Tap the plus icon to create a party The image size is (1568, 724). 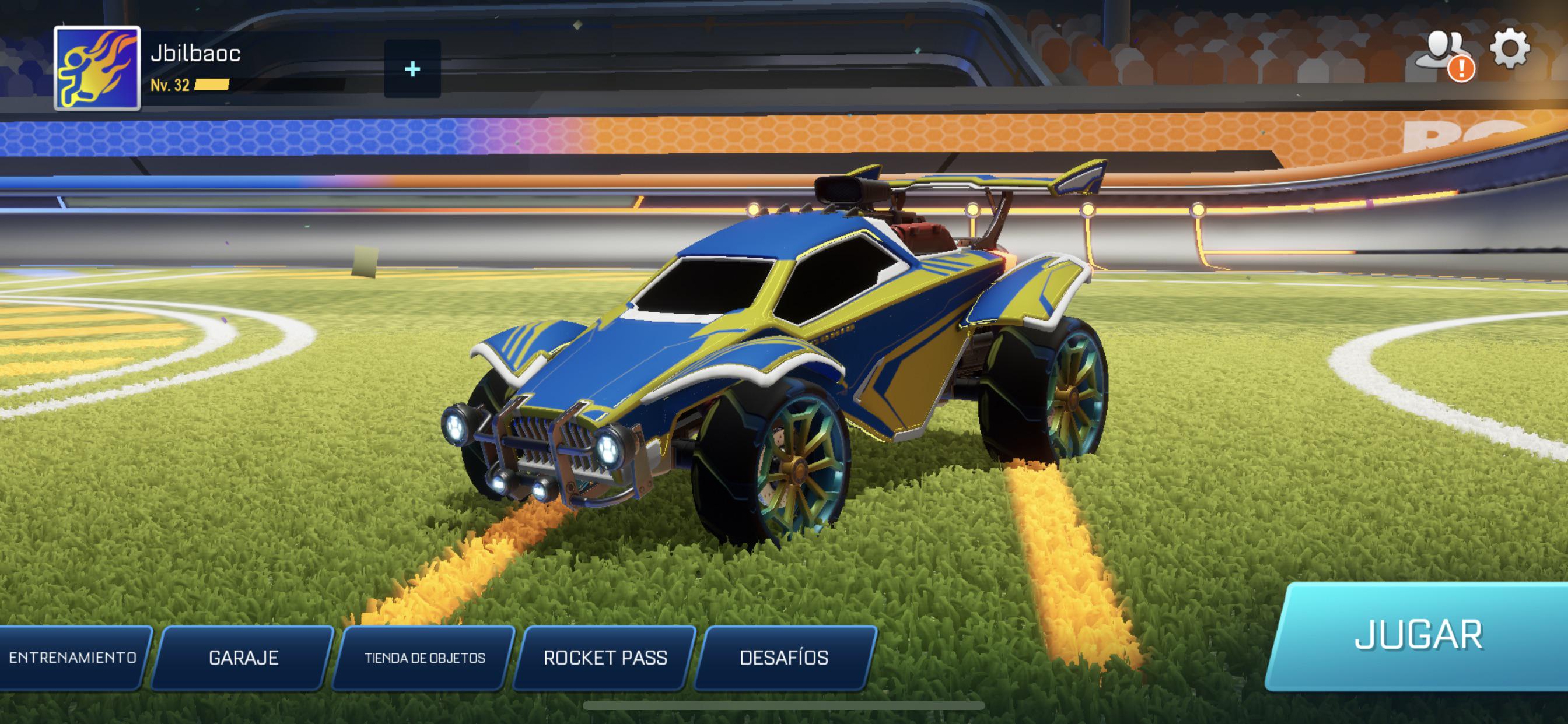(414, 69)
